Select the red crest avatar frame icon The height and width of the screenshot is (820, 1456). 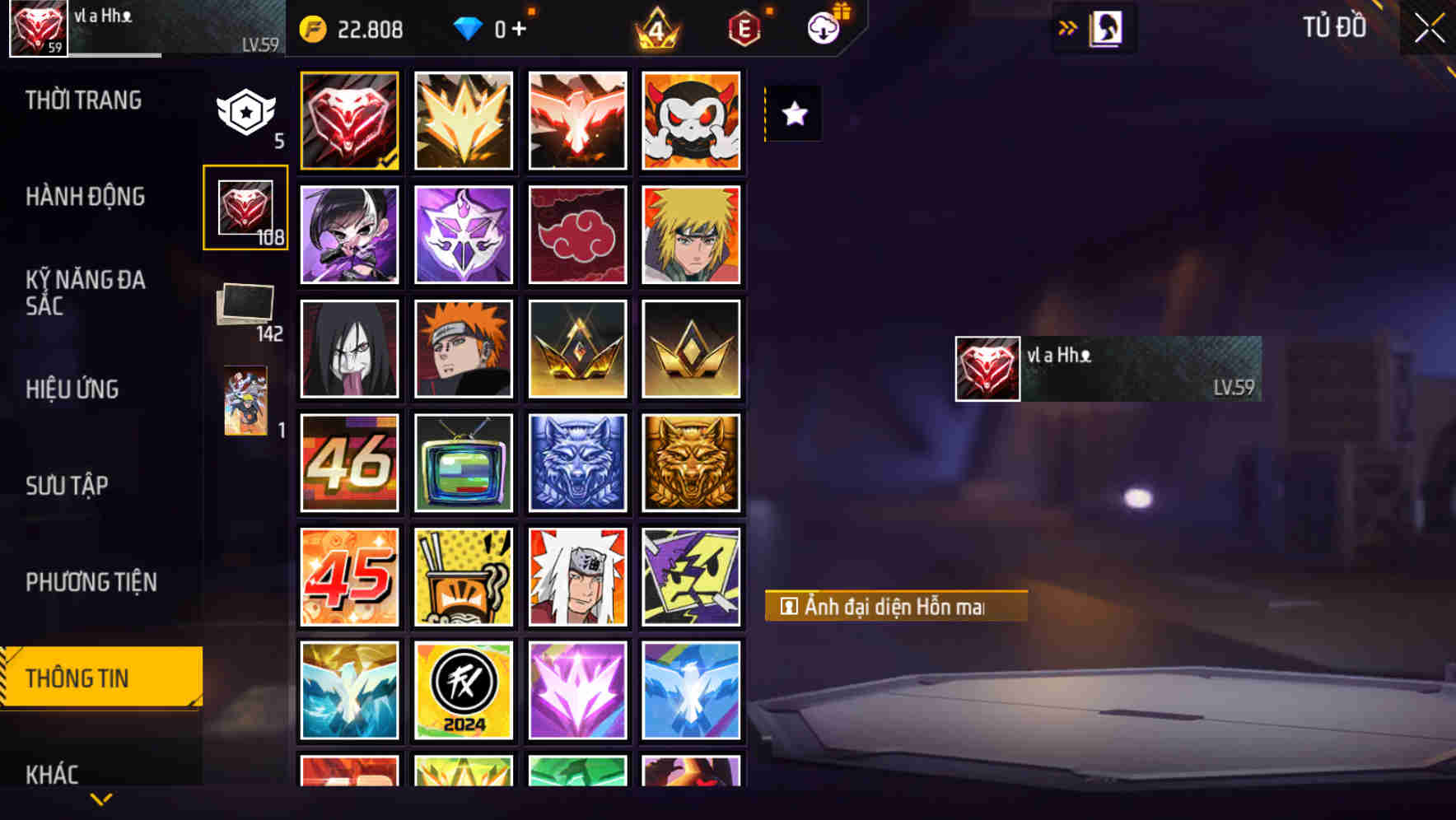349,120
